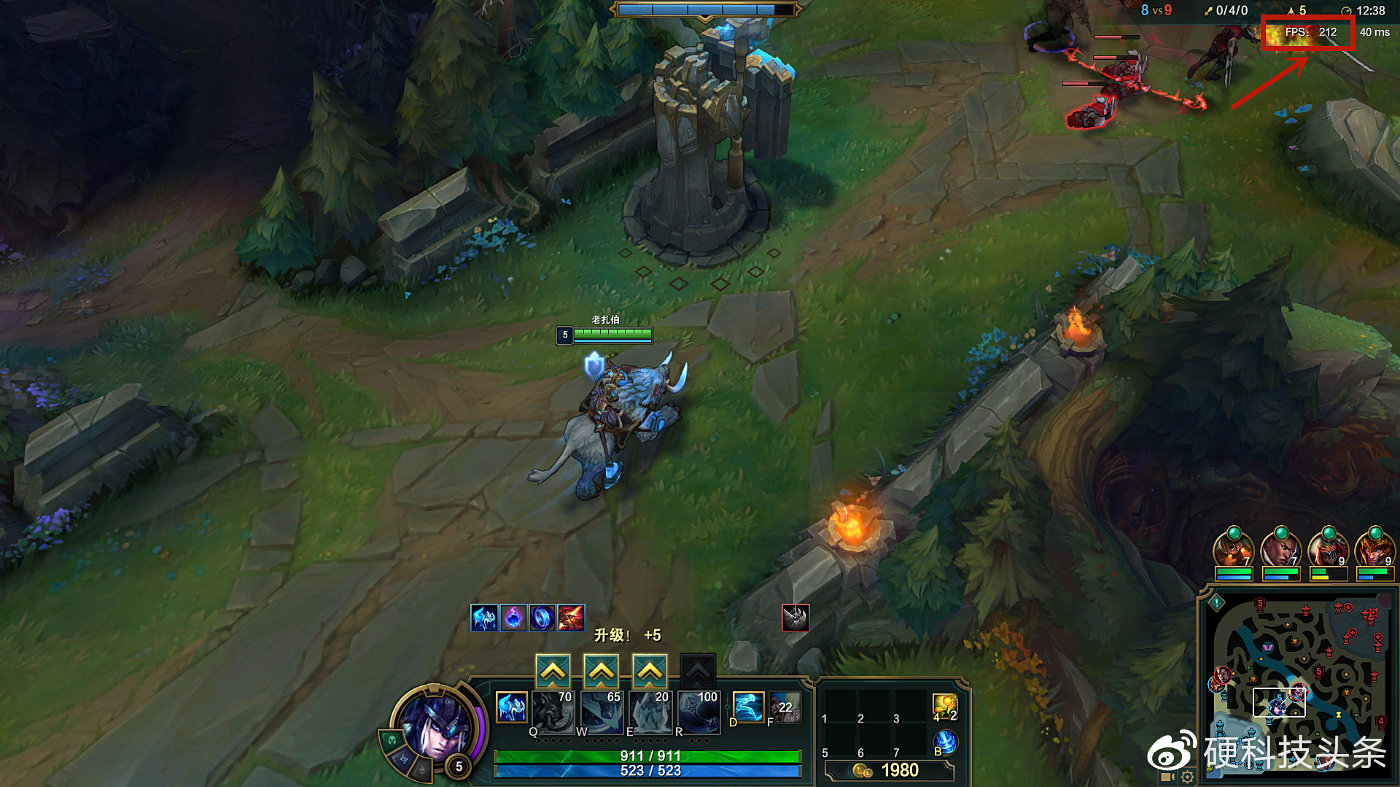Trigger the R ultimate ability icon
1400x787 pixels.
tap(698, 711)
